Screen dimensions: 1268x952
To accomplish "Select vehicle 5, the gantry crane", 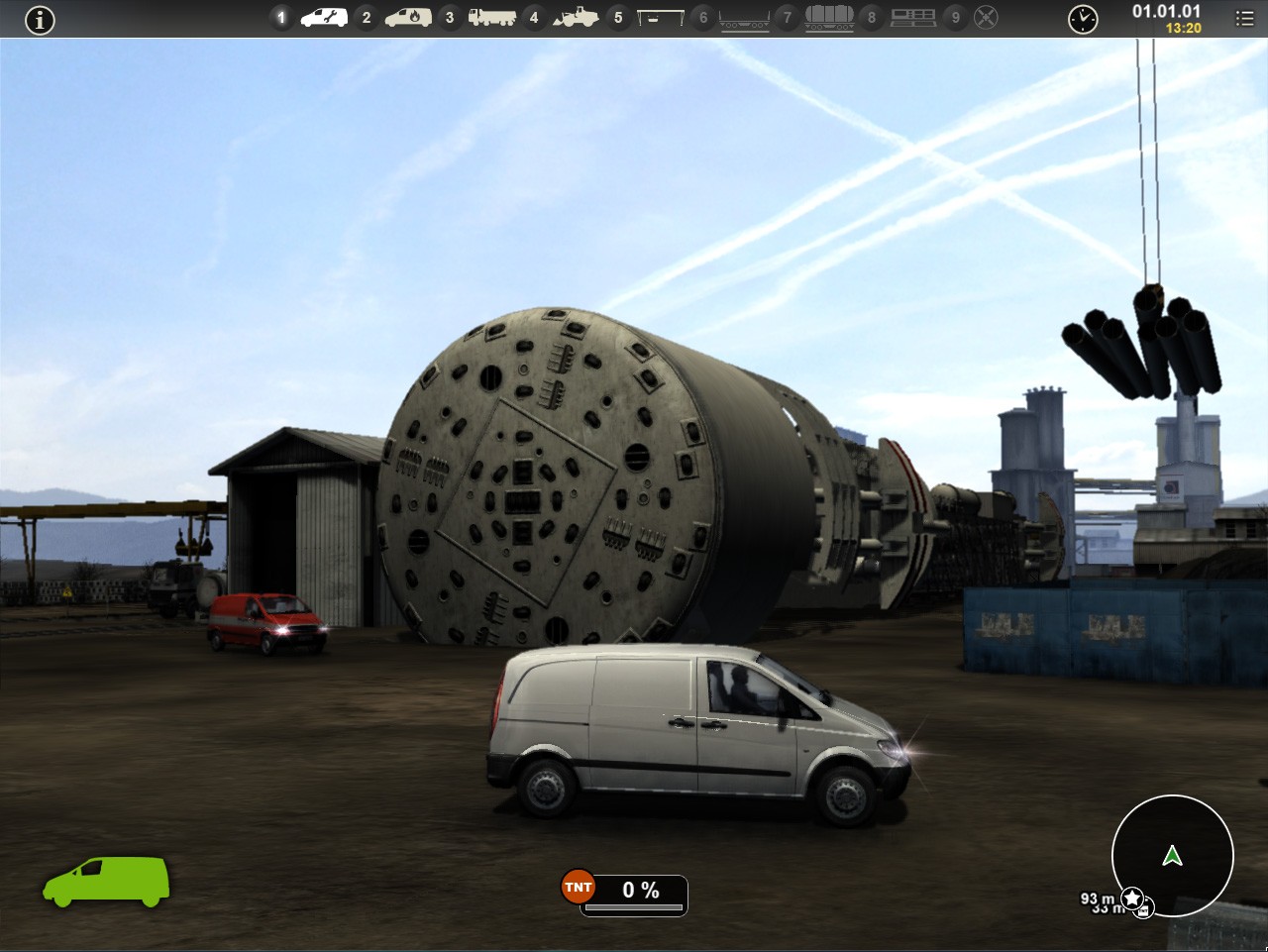I will tap(660, 17).
